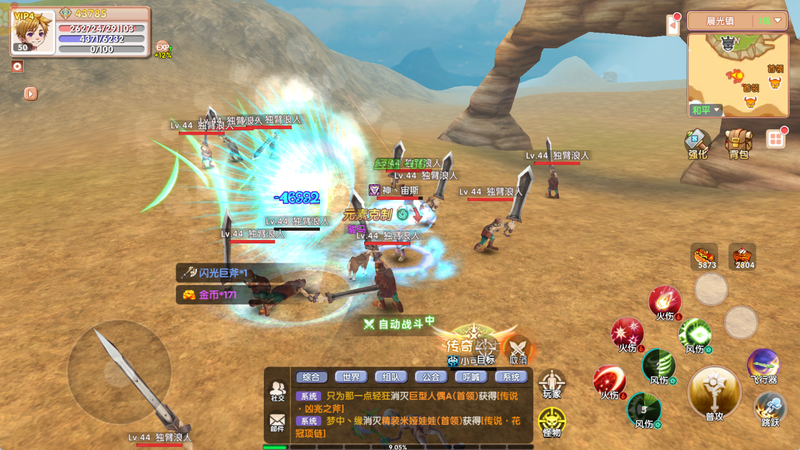Open the red grid menu button
The width and height of the screenshot is (800, 450).
point(775,139)
